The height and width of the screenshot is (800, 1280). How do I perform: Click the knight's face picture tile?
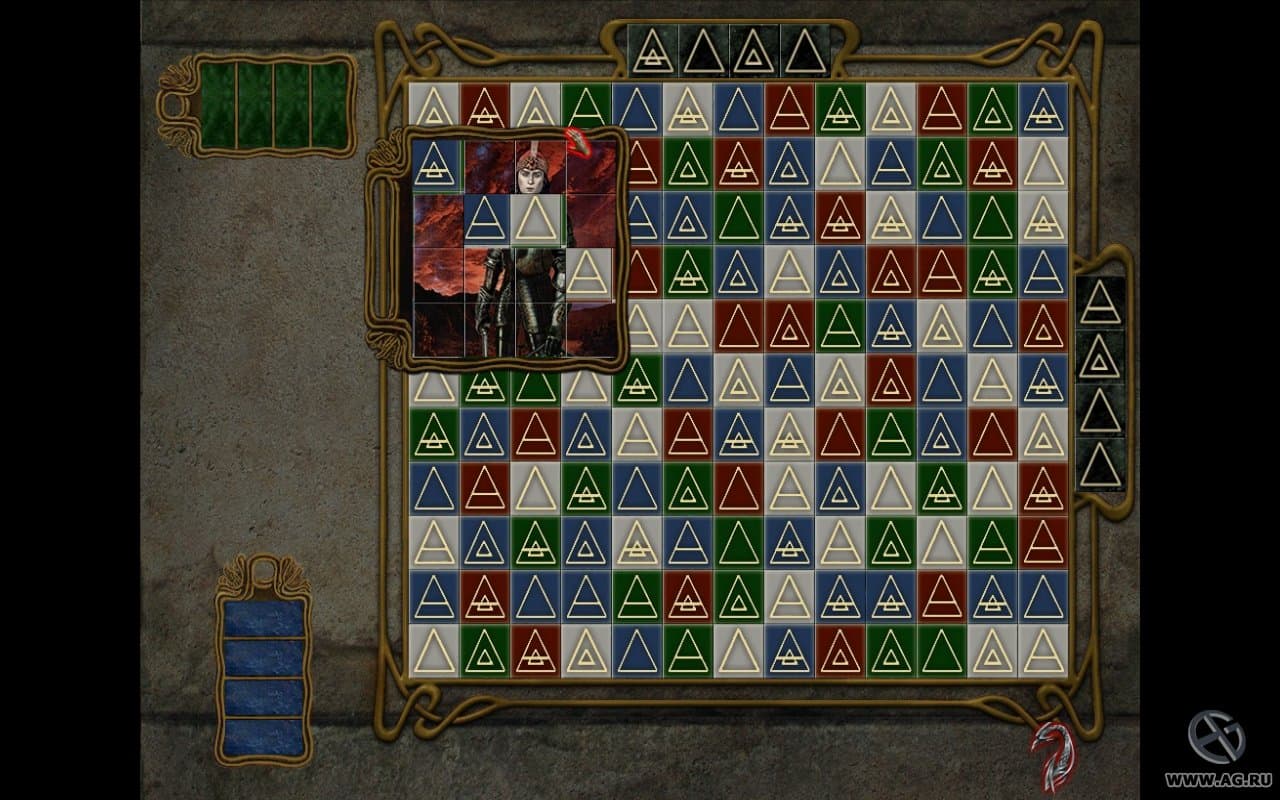tap(538, 168)
